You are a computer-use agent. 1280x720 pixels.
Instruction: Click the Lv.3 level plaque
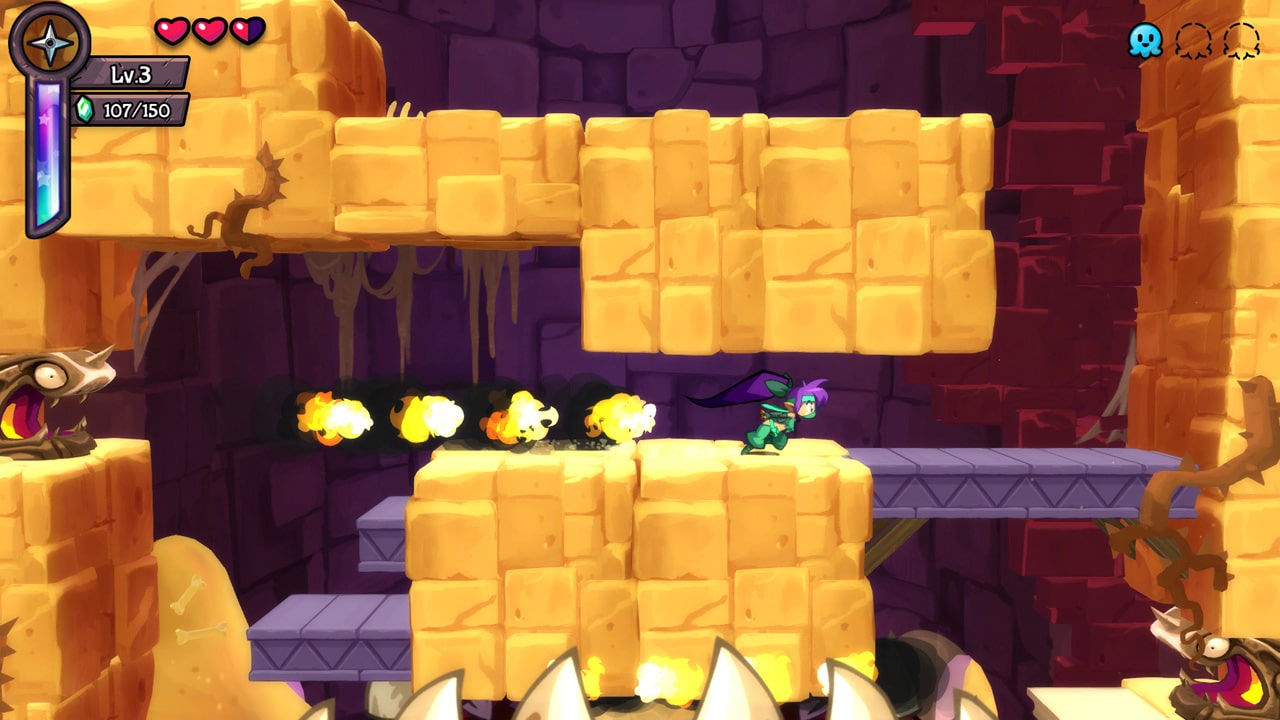(130, 74)
